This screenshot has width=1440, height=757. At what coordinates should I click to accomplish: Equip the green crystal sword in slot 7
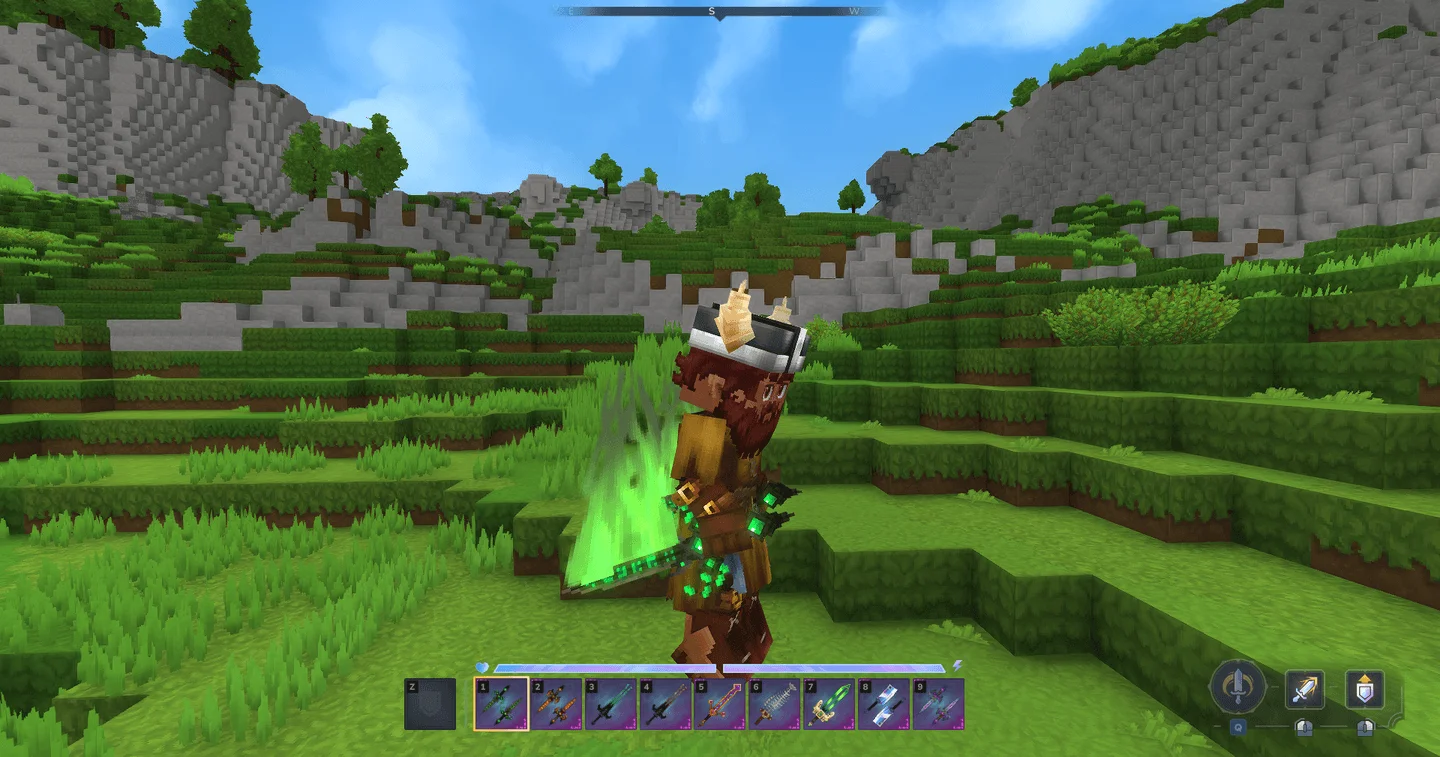coord(829,704)
